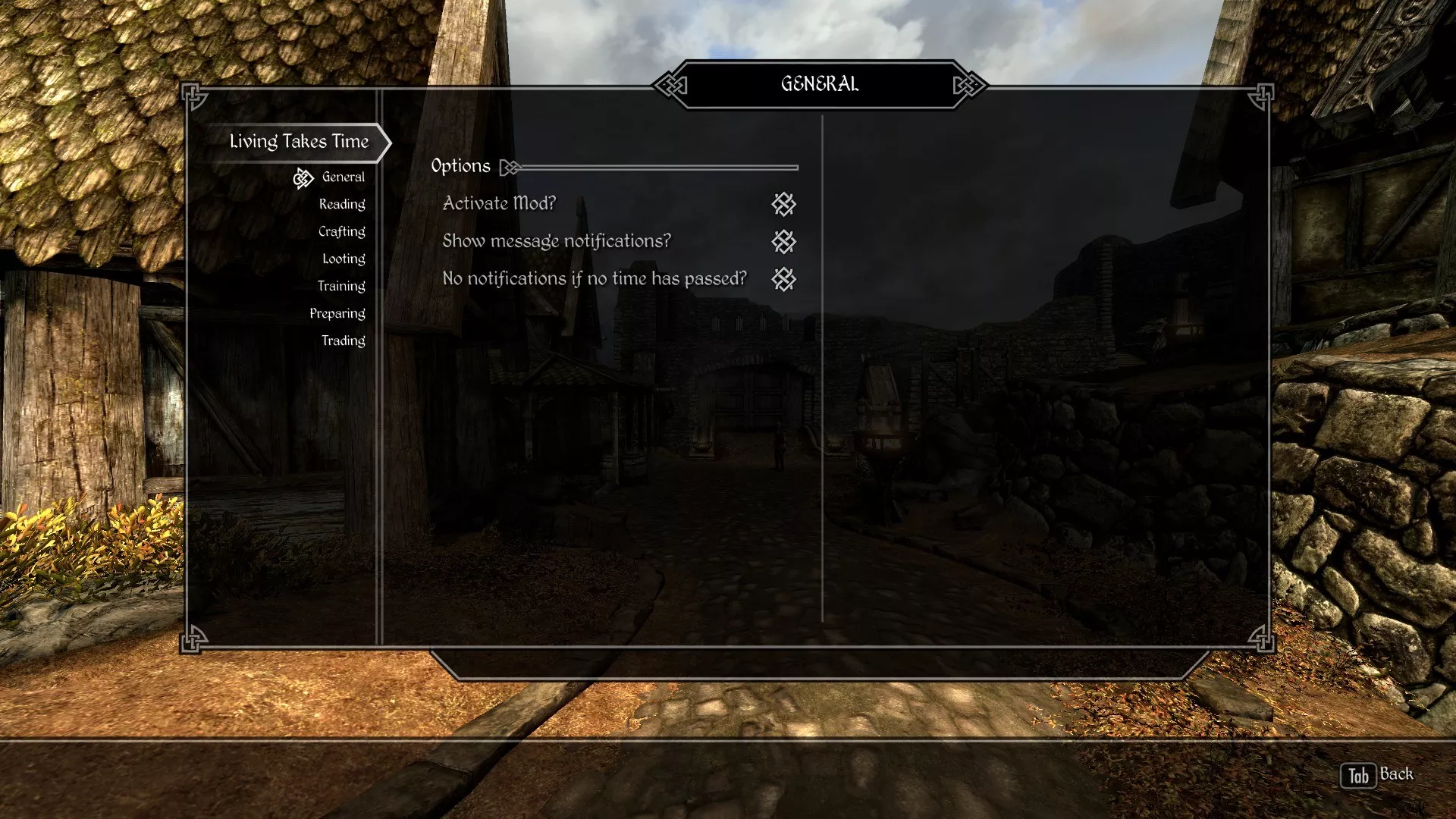Toggle Show message notifications option

point(783,242)
